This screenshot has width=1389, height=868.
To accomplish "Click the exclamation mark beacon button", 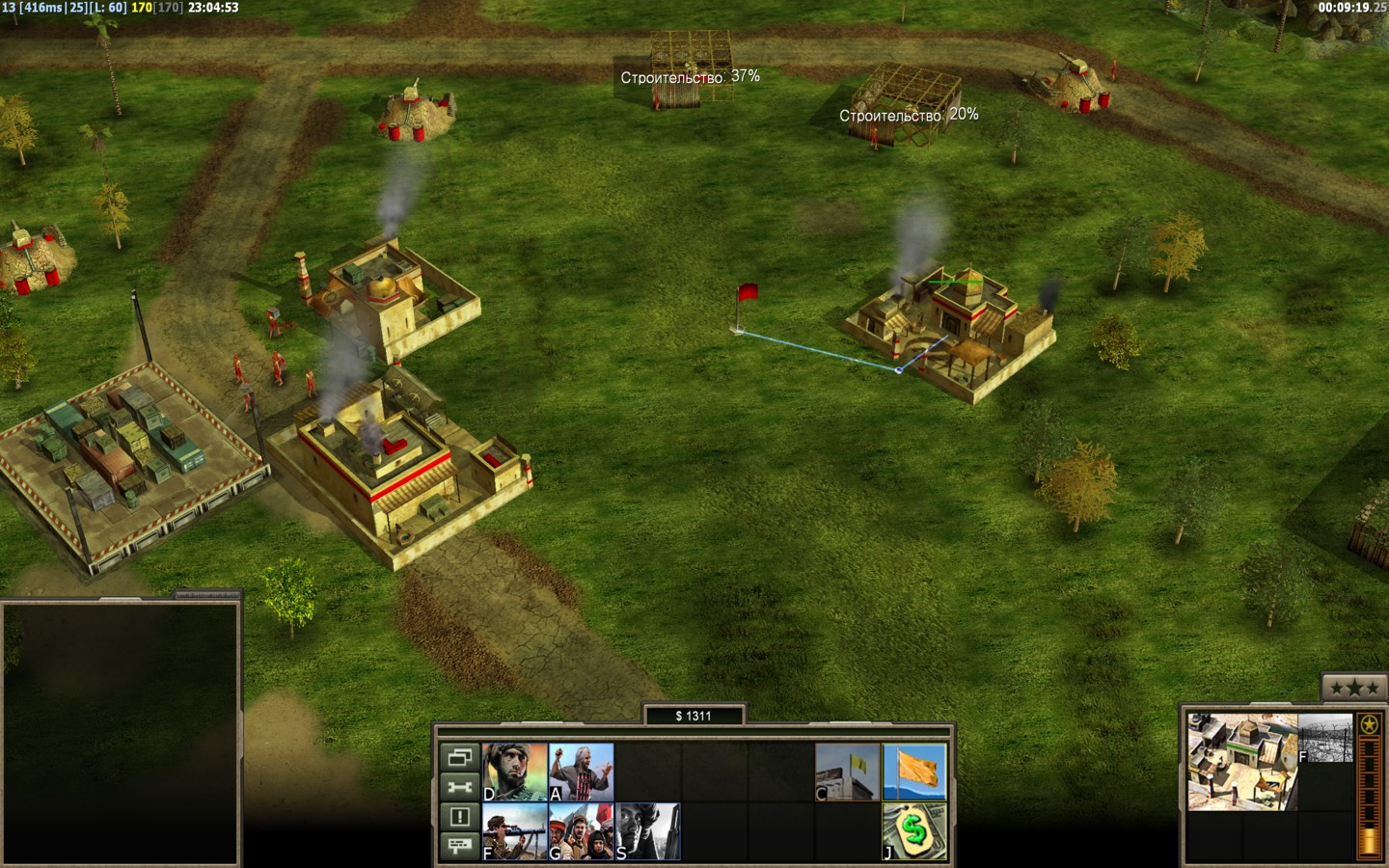I will tap(460, 817).
